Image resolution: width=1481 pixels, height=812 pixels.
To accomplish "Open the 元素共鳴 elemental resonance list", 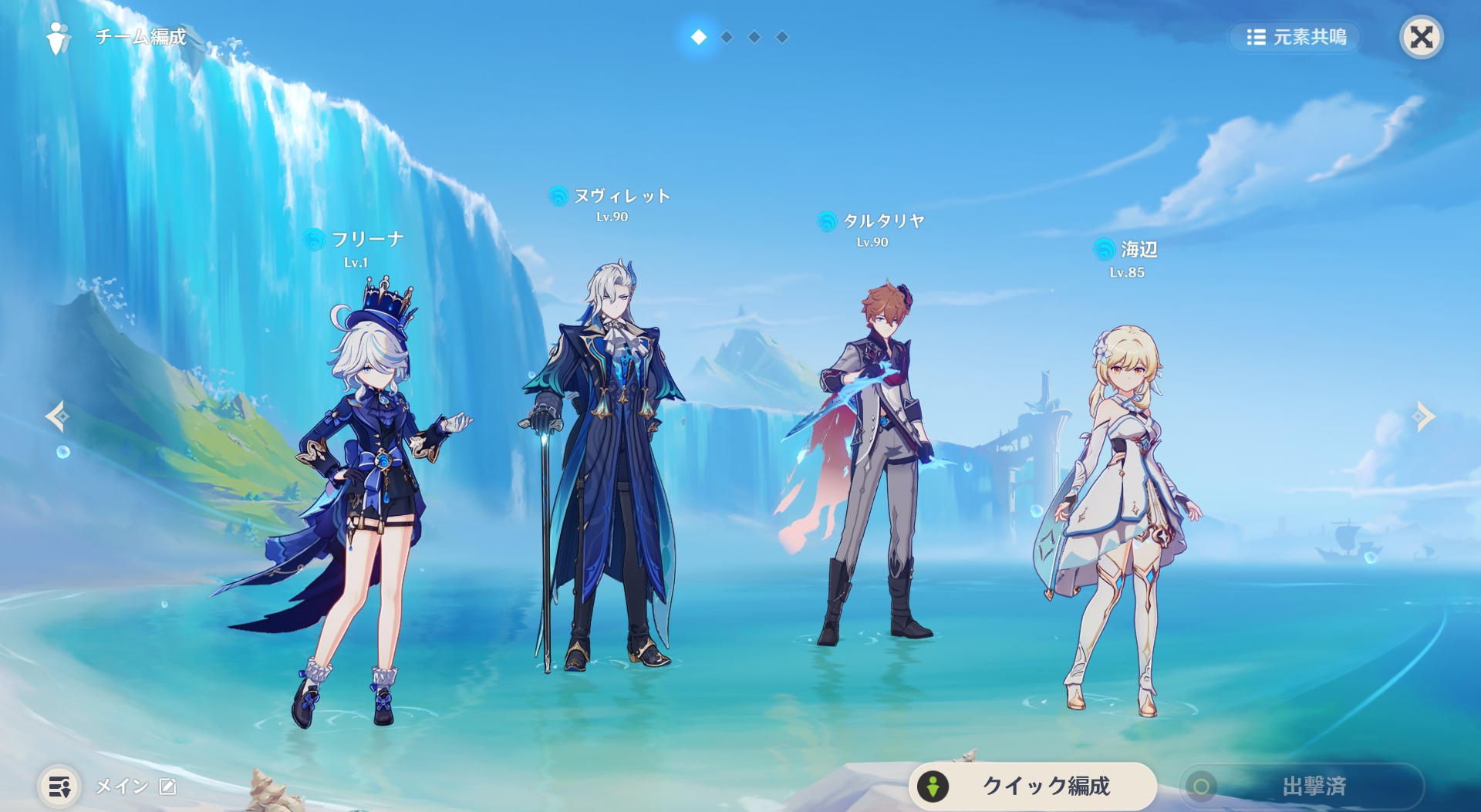I will (x=1296, y=37).
